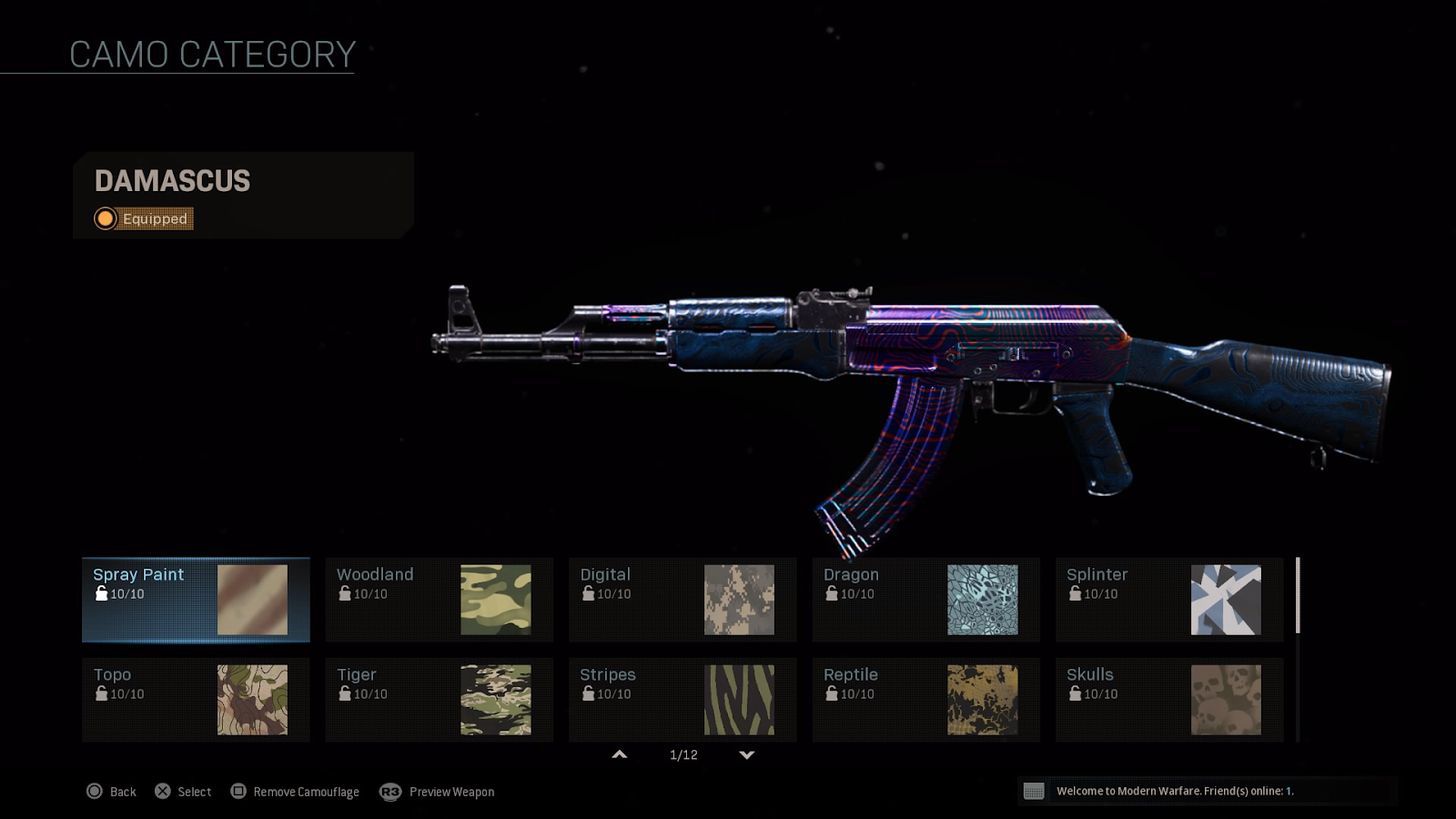Select the Stripes camo category
Screen dimensions: 1456x819
click(682, 700)
